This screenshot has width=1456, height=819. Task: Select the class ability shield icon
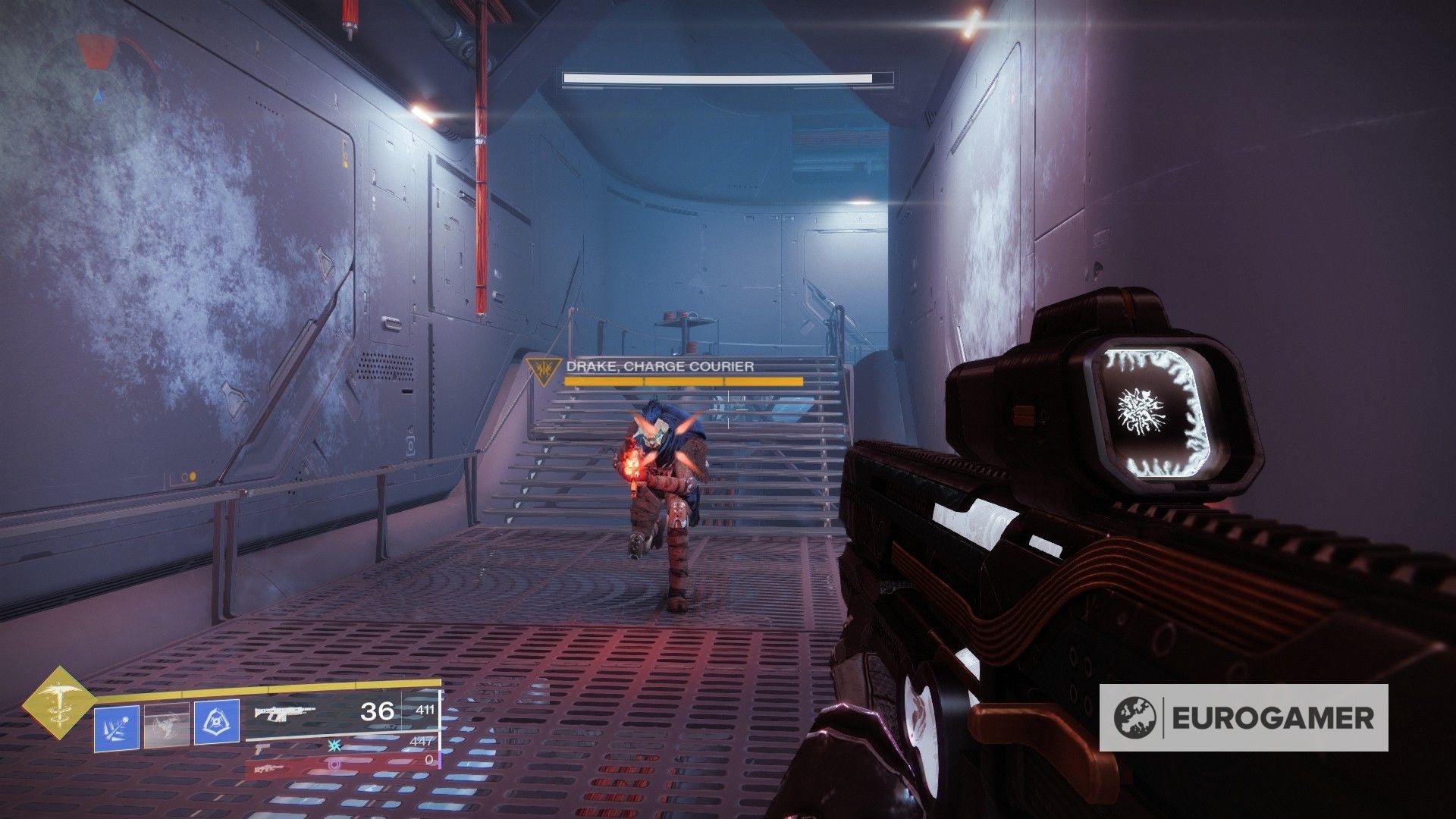[x=216, y=721]
